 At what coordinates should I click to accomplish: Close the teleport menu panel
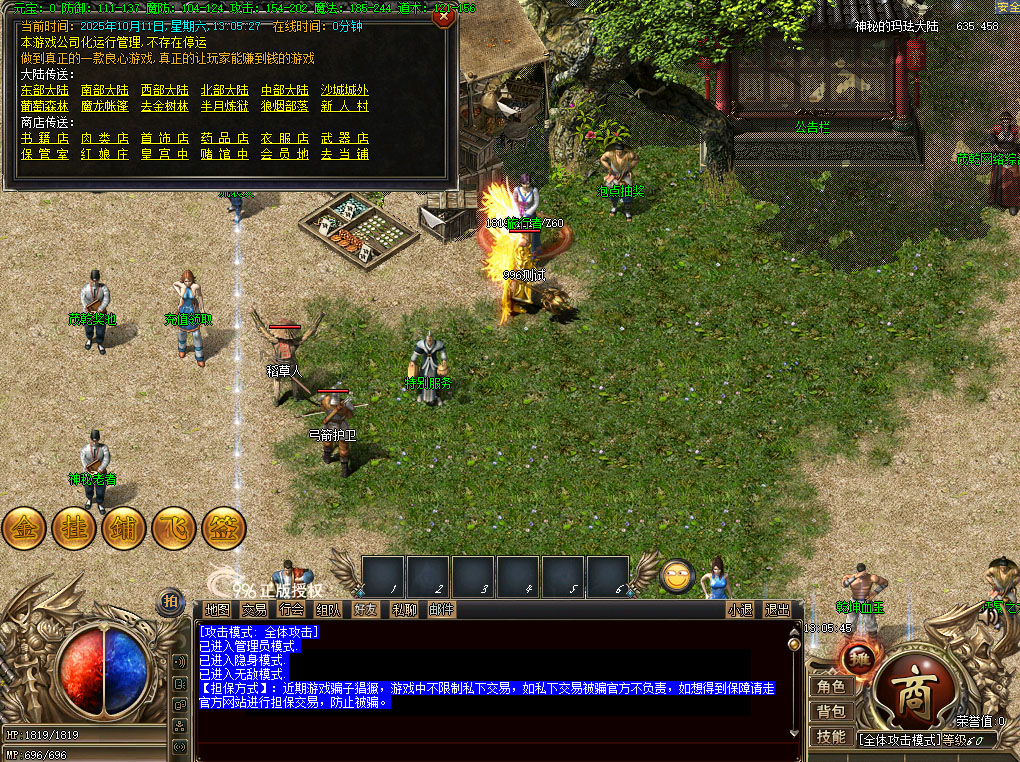pyautogui.click(x=443, y=15)
